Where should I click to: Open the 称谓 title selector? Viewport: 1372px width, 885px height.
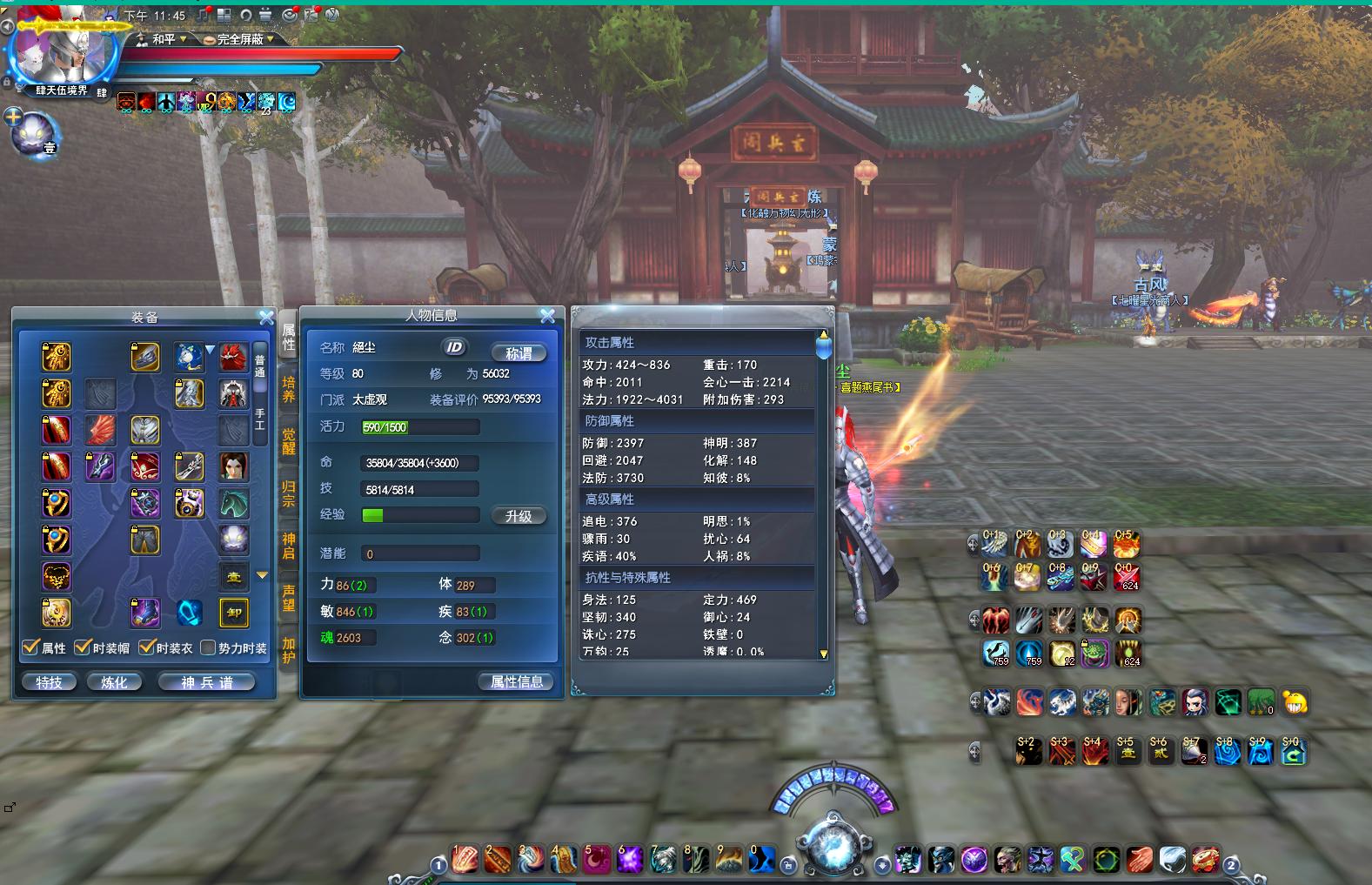coord(519,352)
